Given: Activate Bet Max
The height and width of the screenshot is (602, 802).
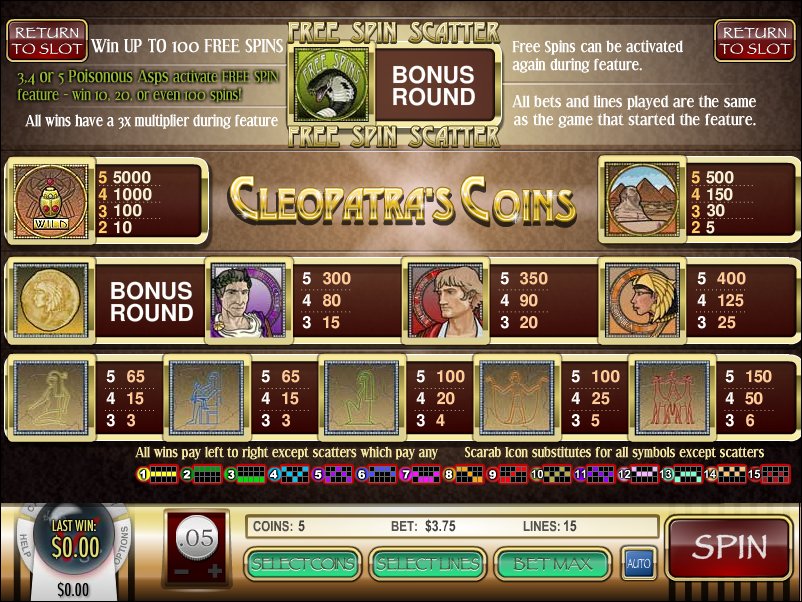Looking at the screenshot, I should pyautogui.click(x=551, y=564).
